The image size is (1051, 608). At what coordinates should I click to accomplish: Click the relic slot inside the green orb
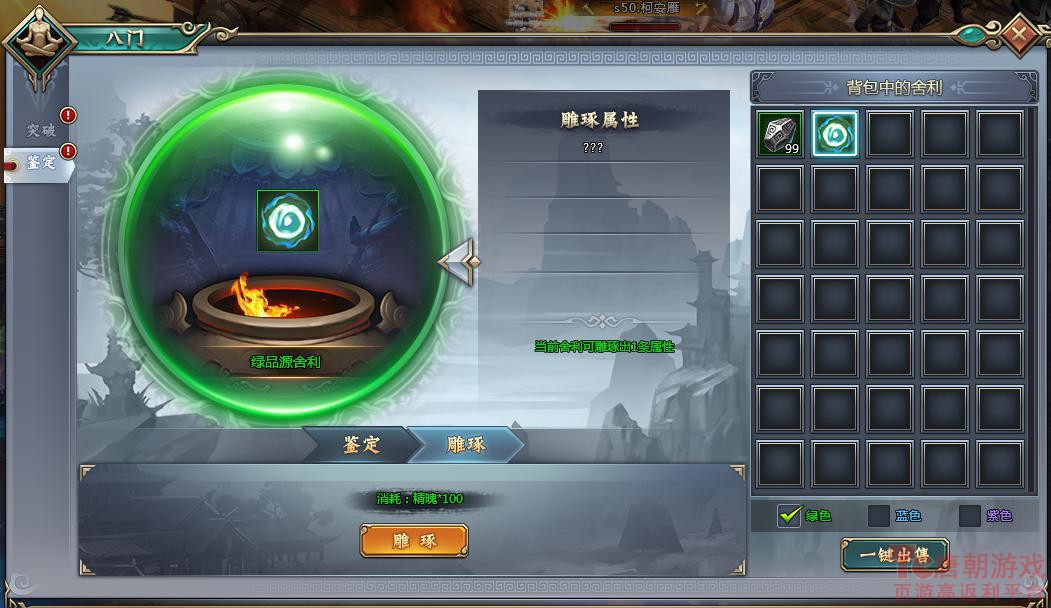click(288, 220)
